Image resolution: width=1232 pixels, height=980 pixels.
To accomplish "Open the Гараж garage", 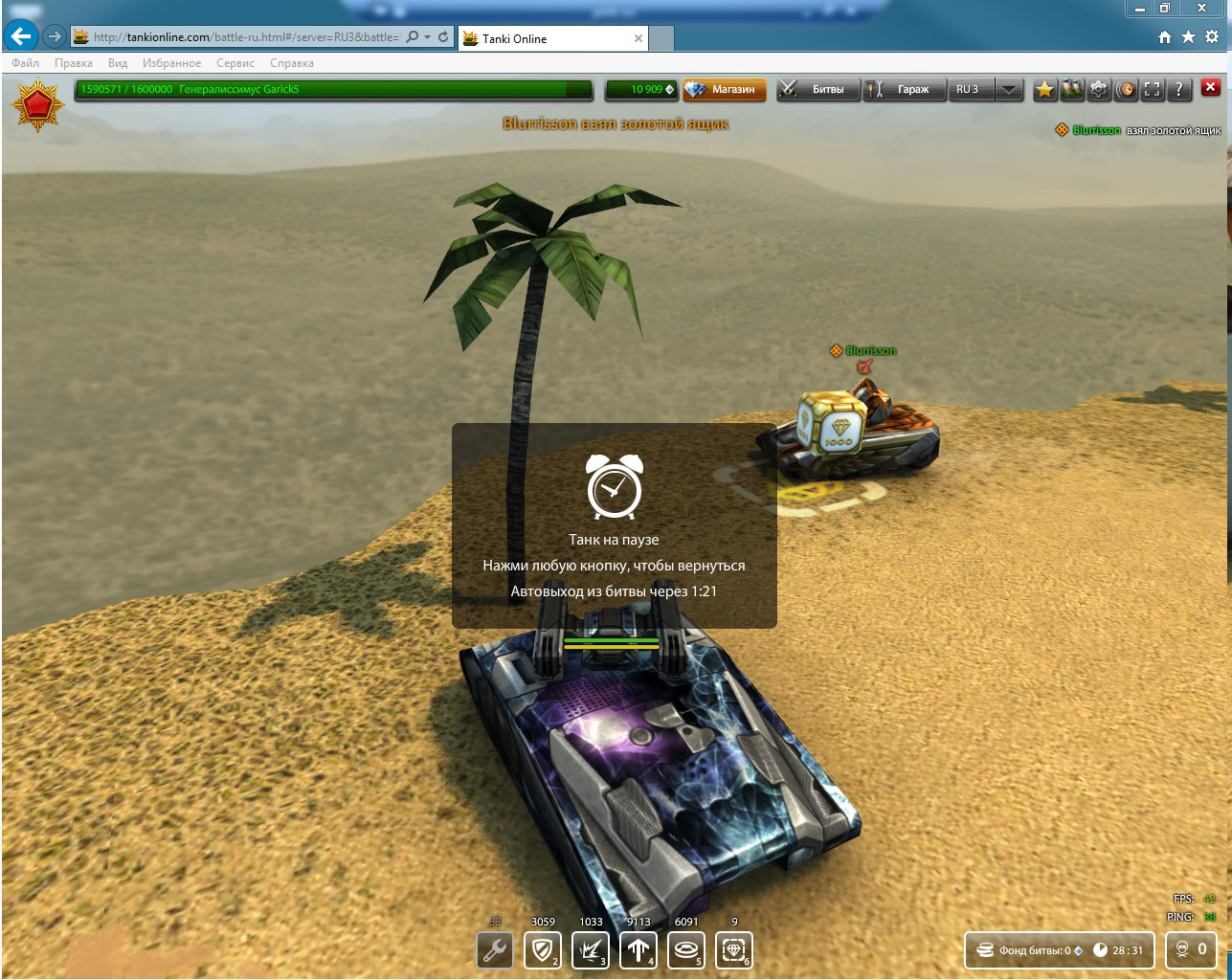I will 903,89.
